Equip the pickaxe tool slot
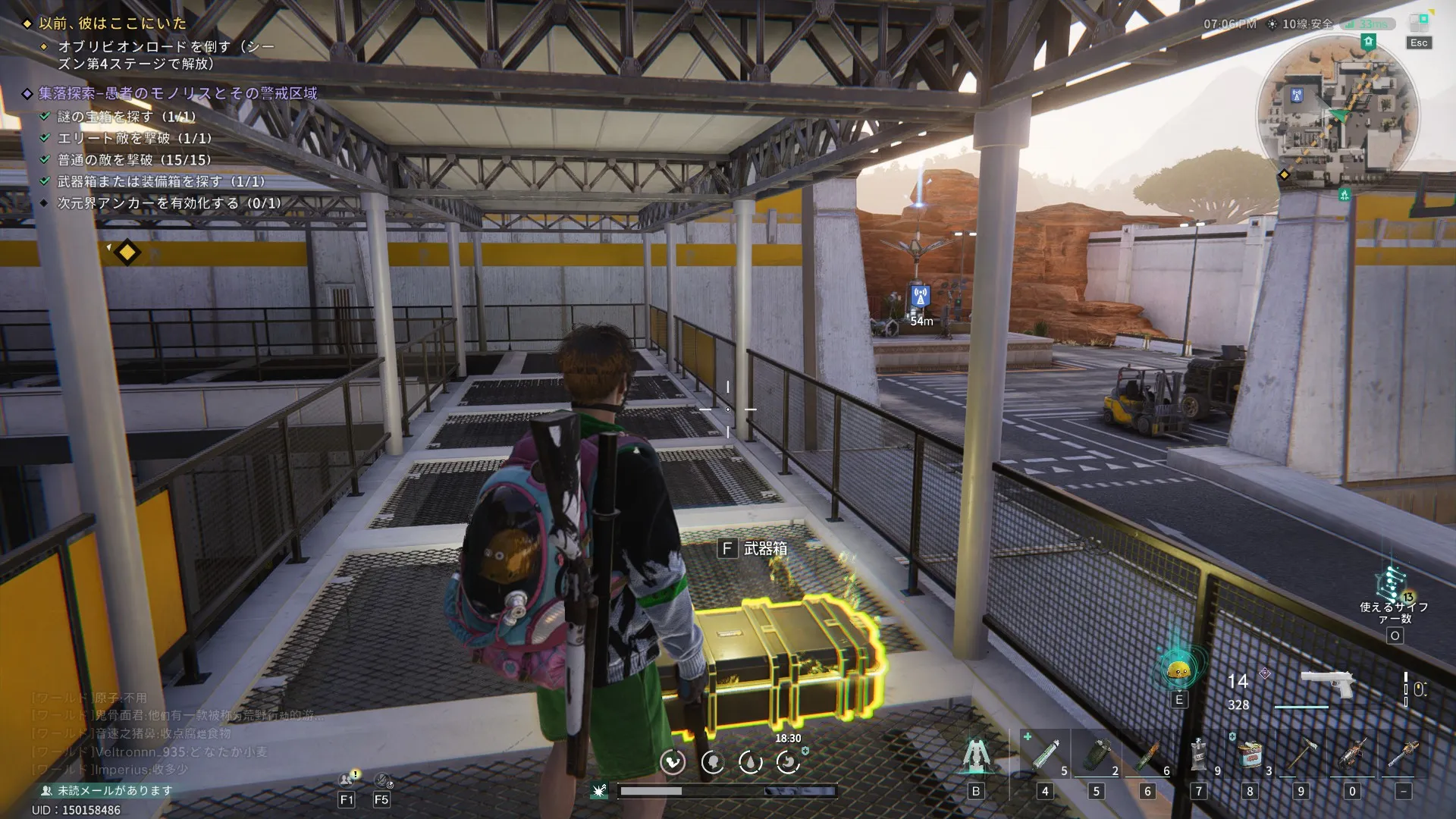This screenshot has width=1456, height=819. coord(1301,755)
